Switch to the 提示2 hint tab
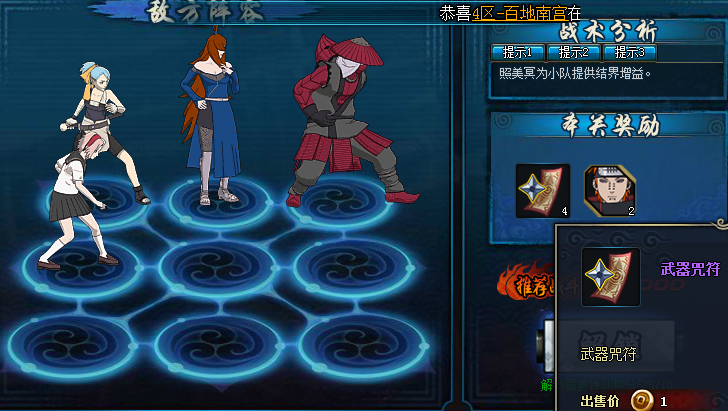 coord(573,52)
